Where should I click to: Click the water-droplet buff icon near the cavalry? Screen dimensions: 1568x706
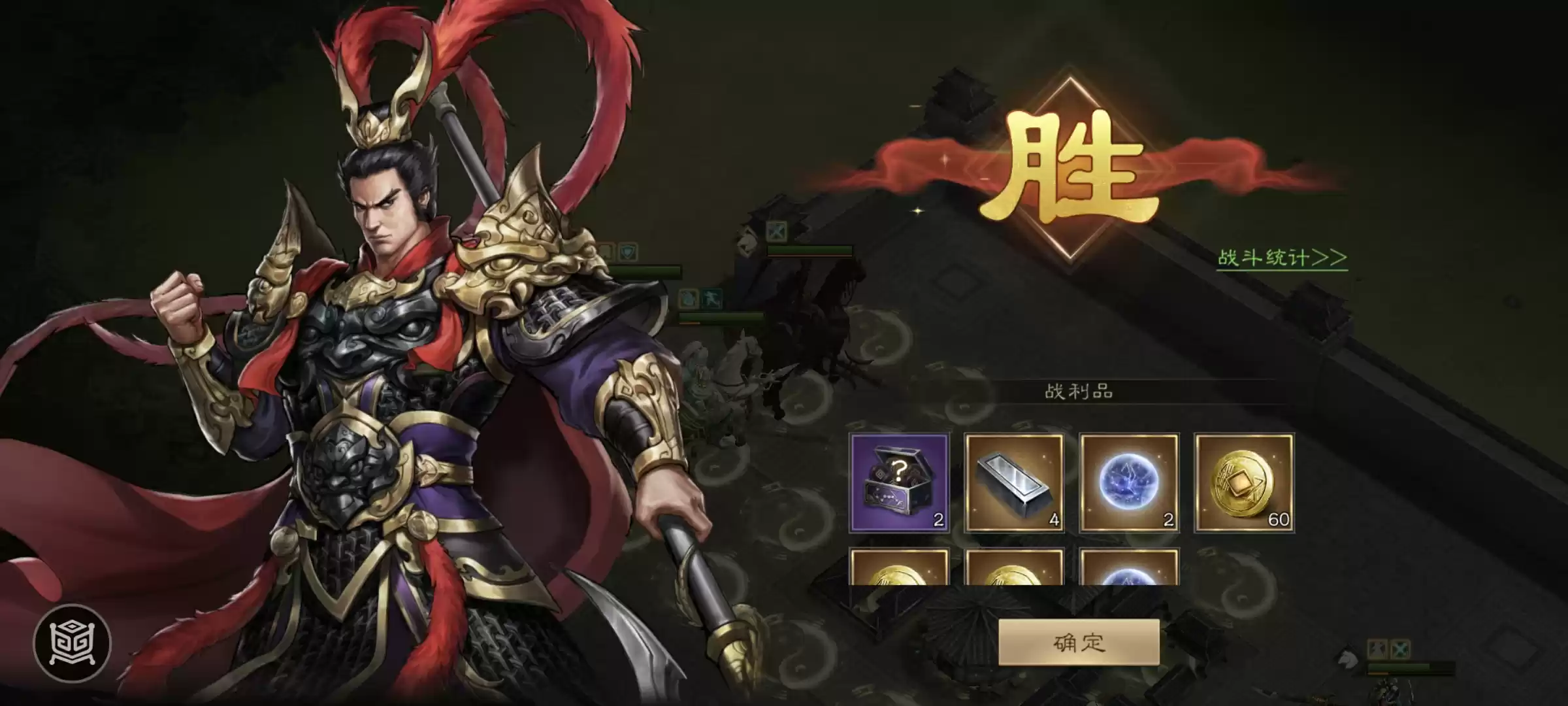click(689, 299)
